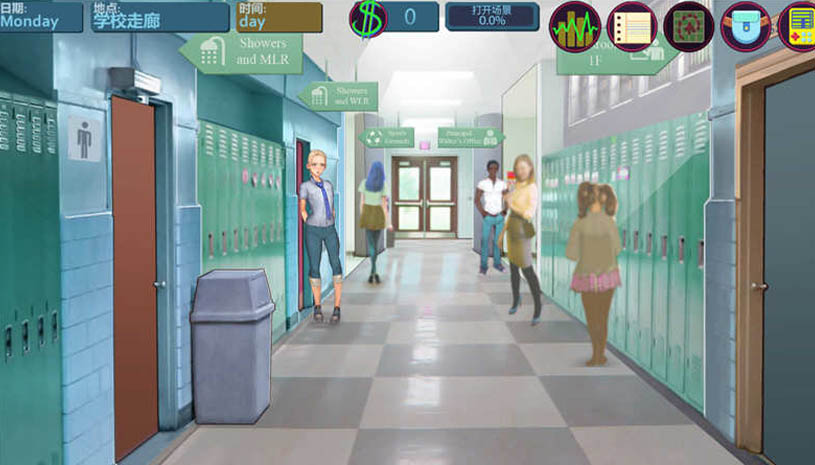Open the yellow handheld console icon

coord(798,26)
